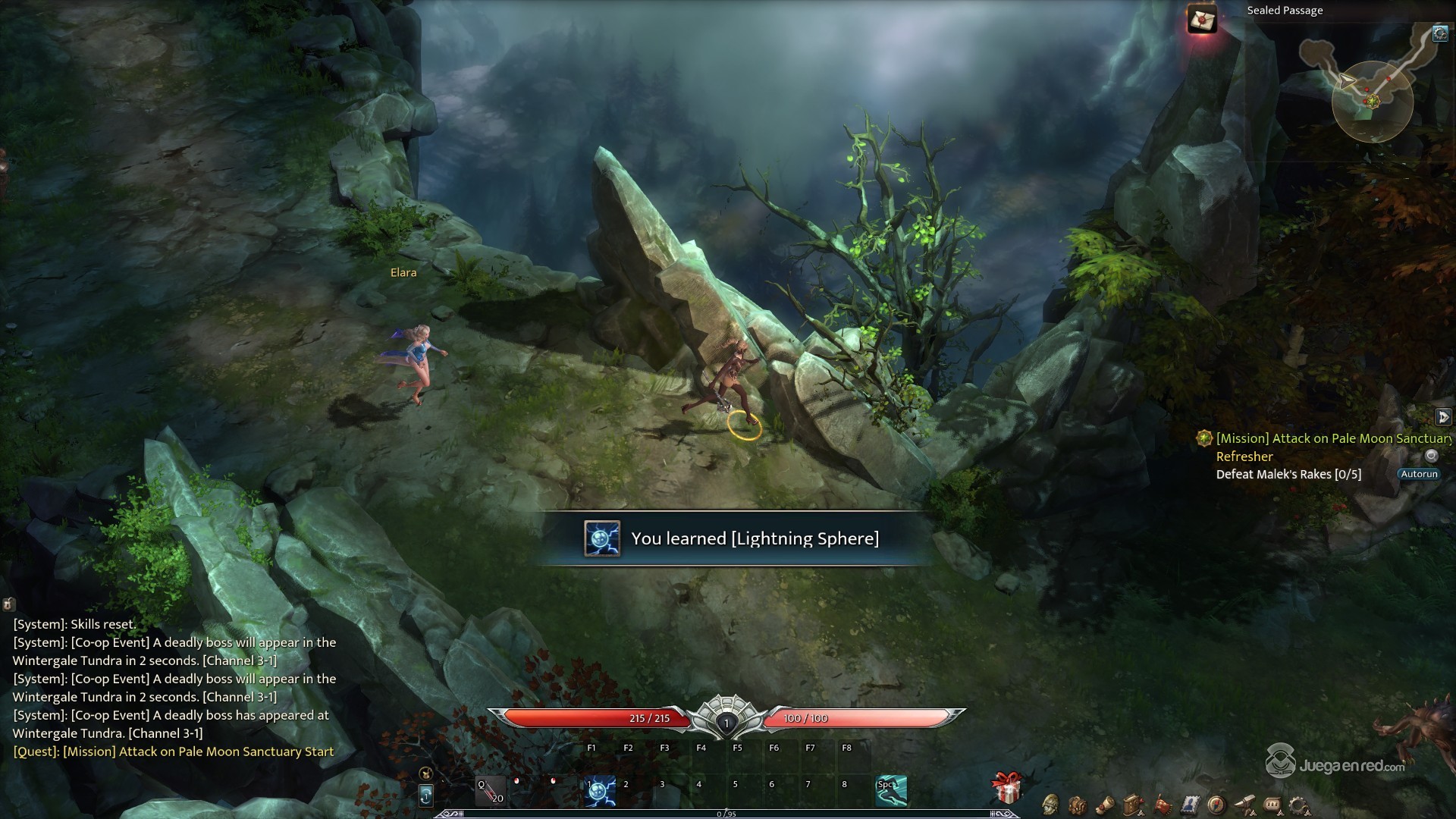Open the minimap settings gear
Viewport: 1456px width, 819px height.
click(1439, 33)
